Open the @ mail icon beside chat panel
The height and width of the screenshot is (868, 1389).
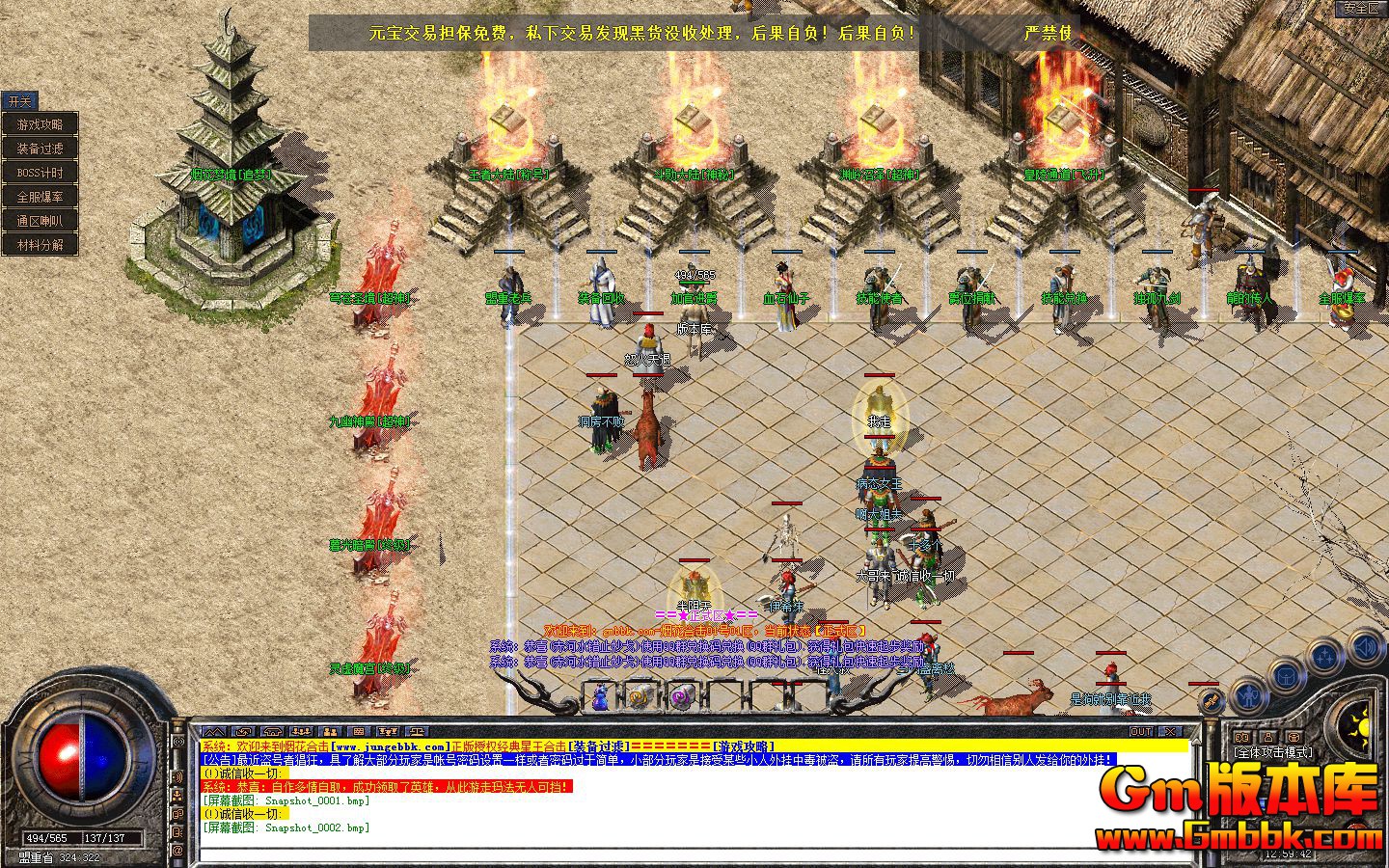(177, 851)
